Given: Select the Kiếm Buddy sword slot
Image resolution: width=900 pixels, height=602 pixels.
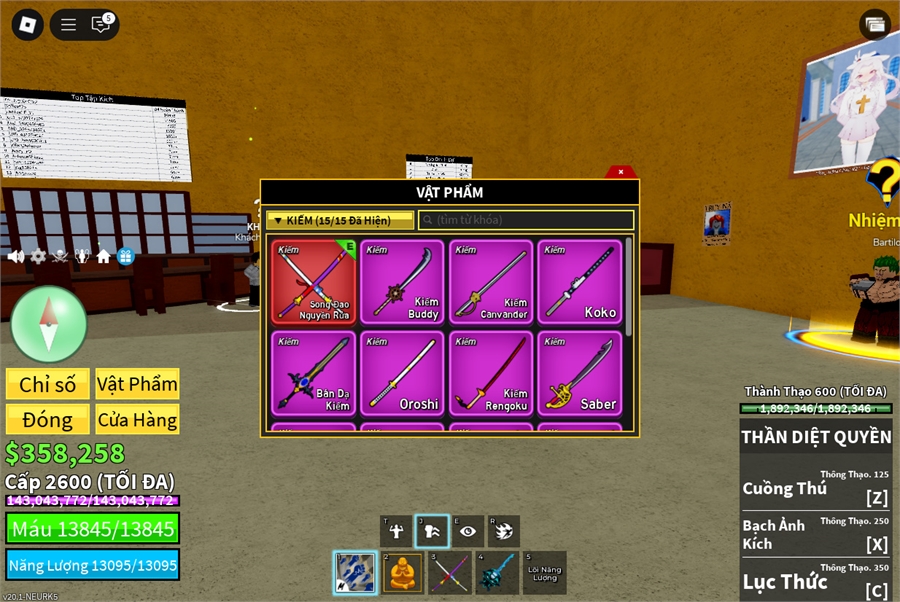Looking at the screenshot, I should point(402,282).
